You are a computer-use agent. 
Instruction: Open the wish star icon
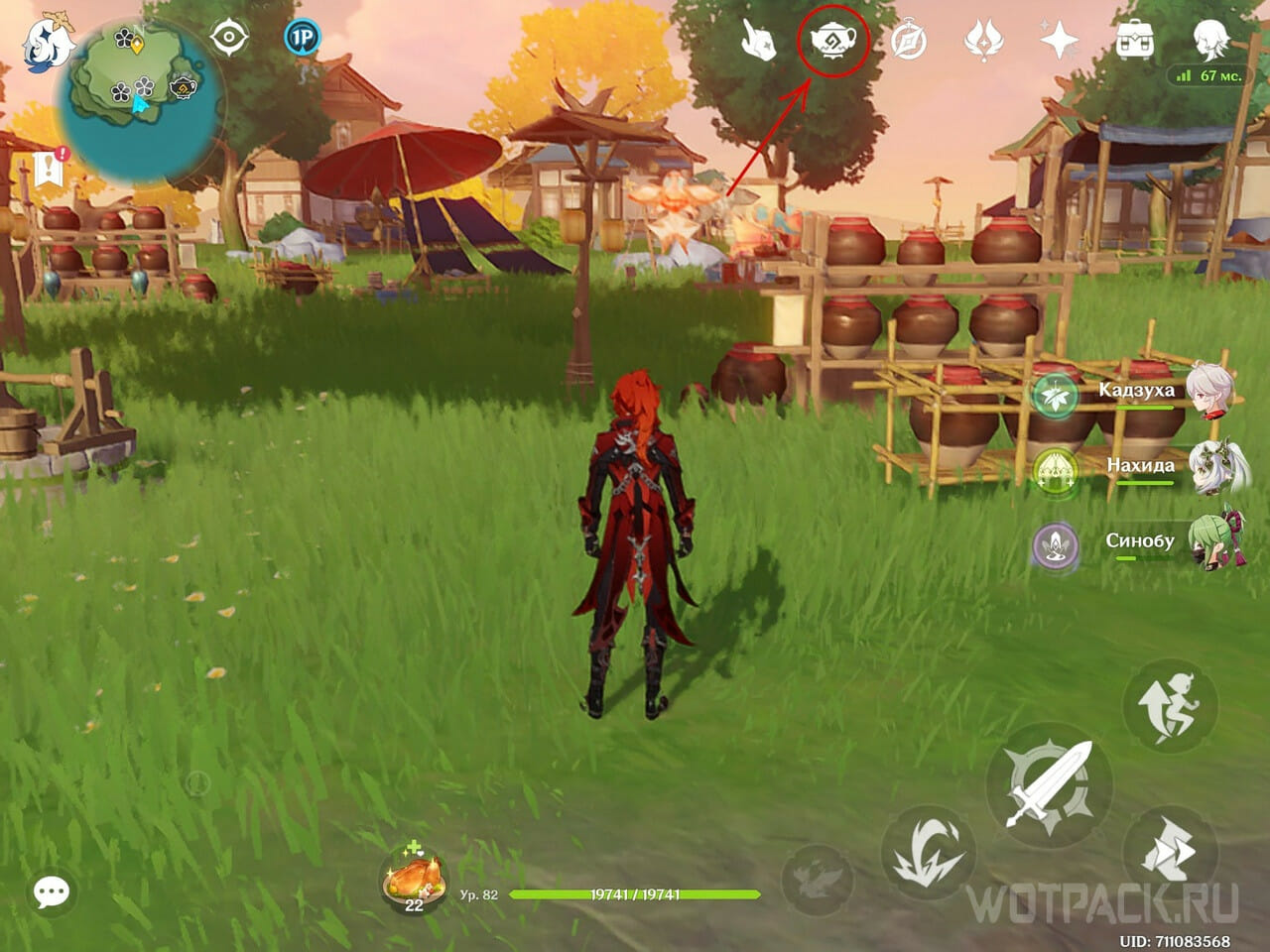pyautogui.click(x=1059, y=42)
